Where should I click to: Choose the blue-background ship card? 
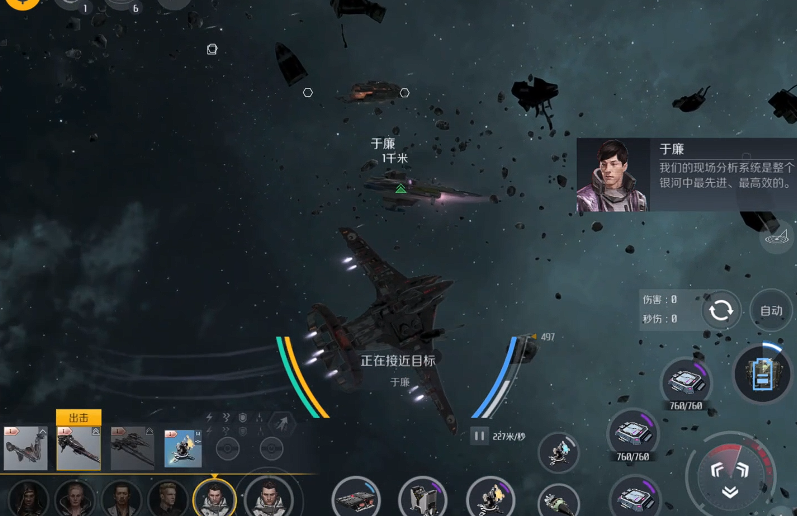click(183, 448)
